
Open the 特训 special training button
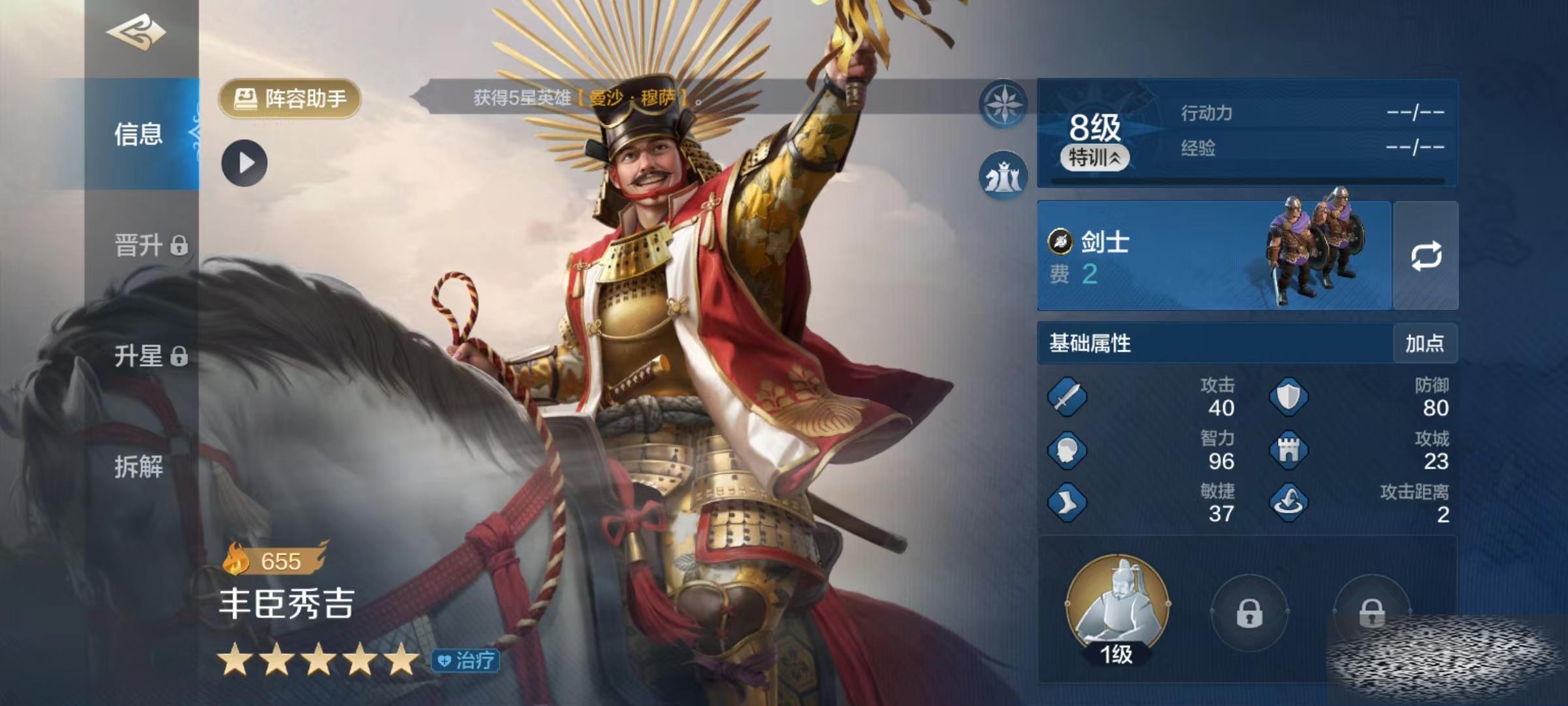(x=1094, y=158)
